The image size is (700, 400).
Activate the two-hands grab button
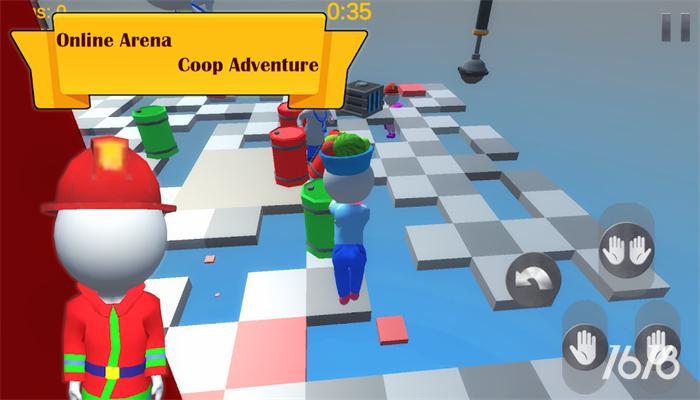point(627,251)
